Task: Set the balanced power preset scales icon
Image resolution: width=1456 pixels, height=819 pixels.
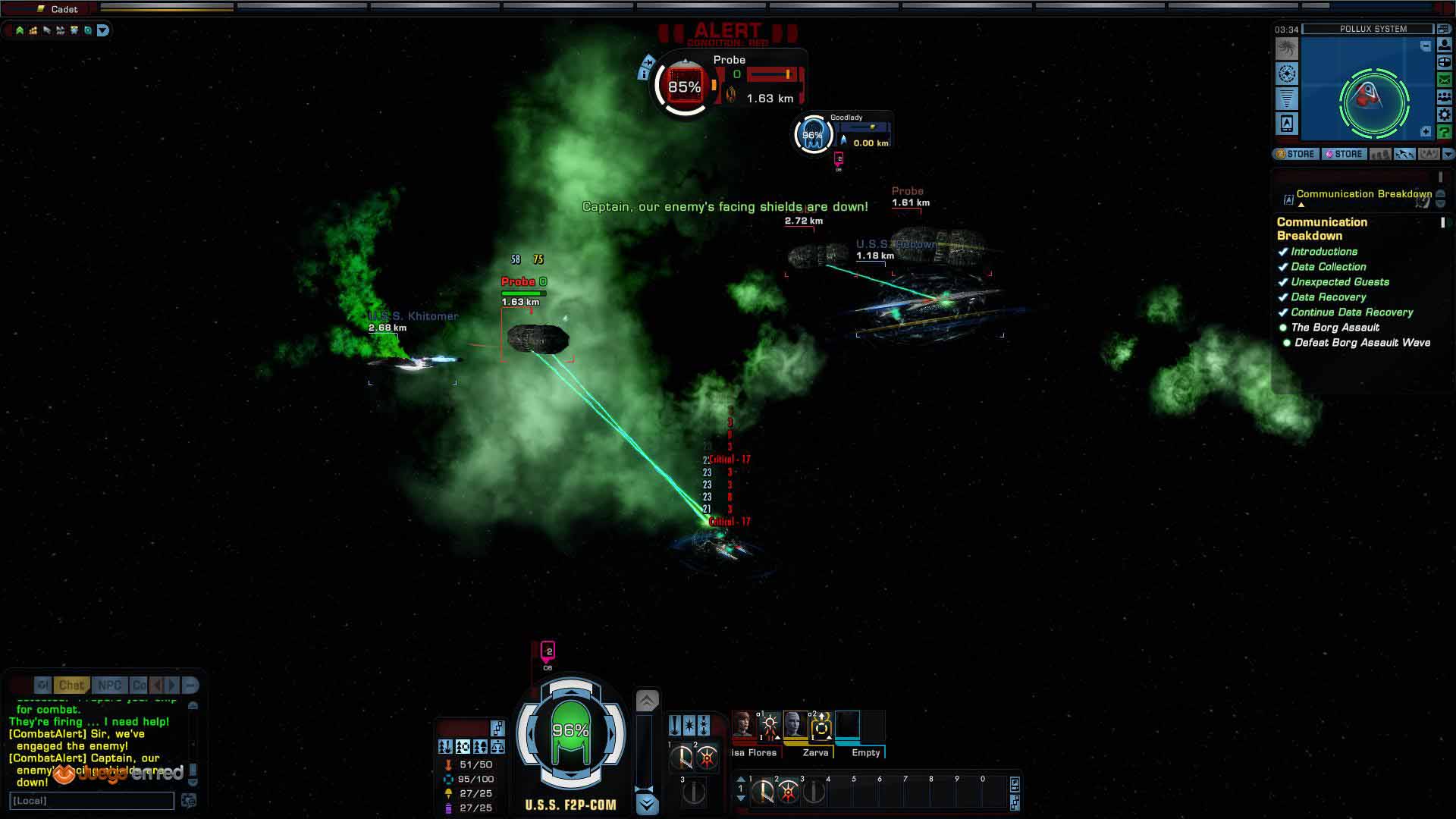Action: click(497, 747)
